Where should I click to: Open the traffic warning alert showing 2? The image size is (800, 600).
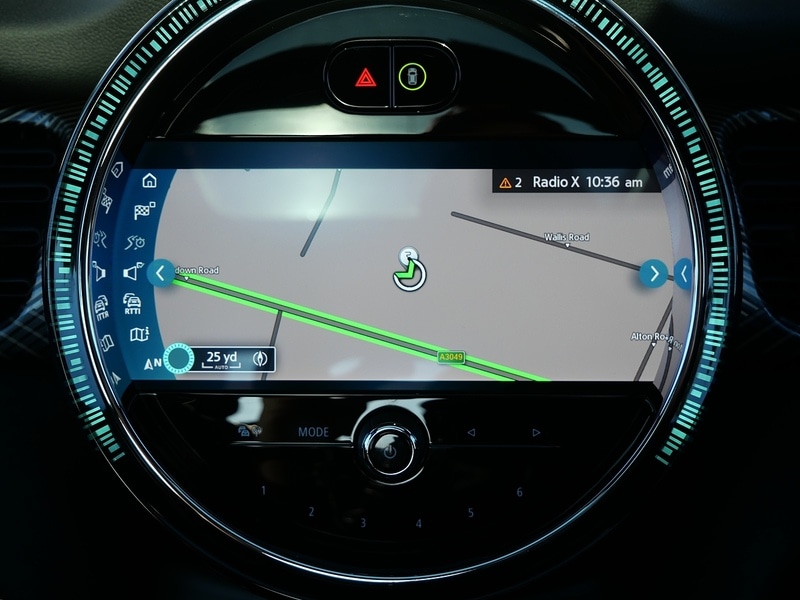tap(511, 182)
